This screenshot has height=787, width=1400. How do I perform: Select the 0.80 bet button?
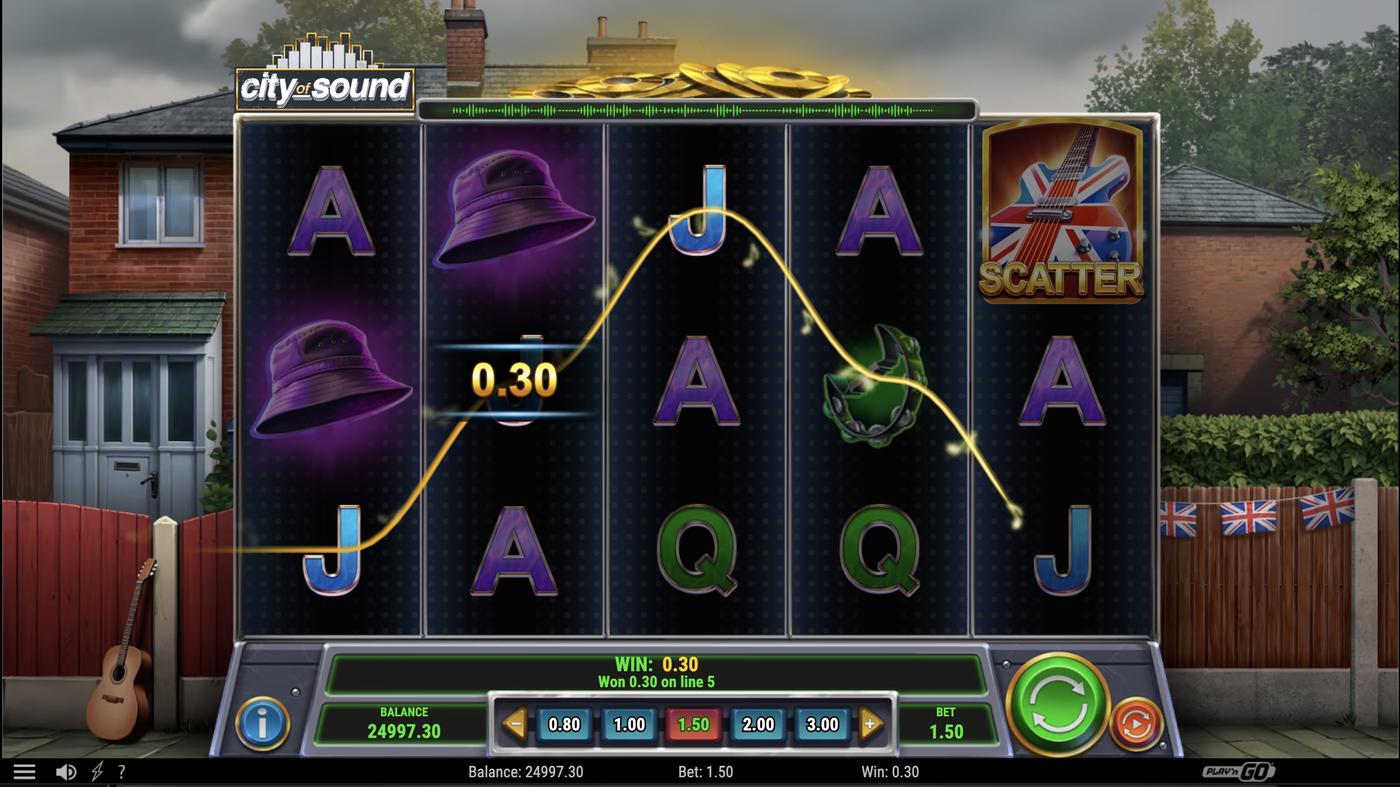(x=565, y=723)
